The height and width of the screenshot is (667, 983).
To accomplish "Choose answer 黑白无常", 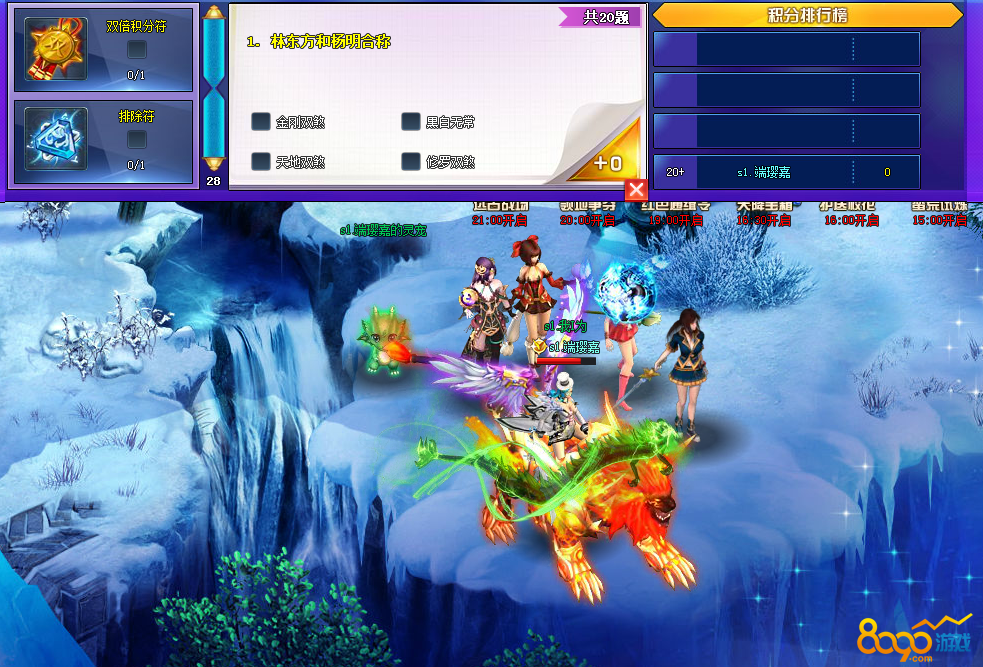I will click(410, 122).
